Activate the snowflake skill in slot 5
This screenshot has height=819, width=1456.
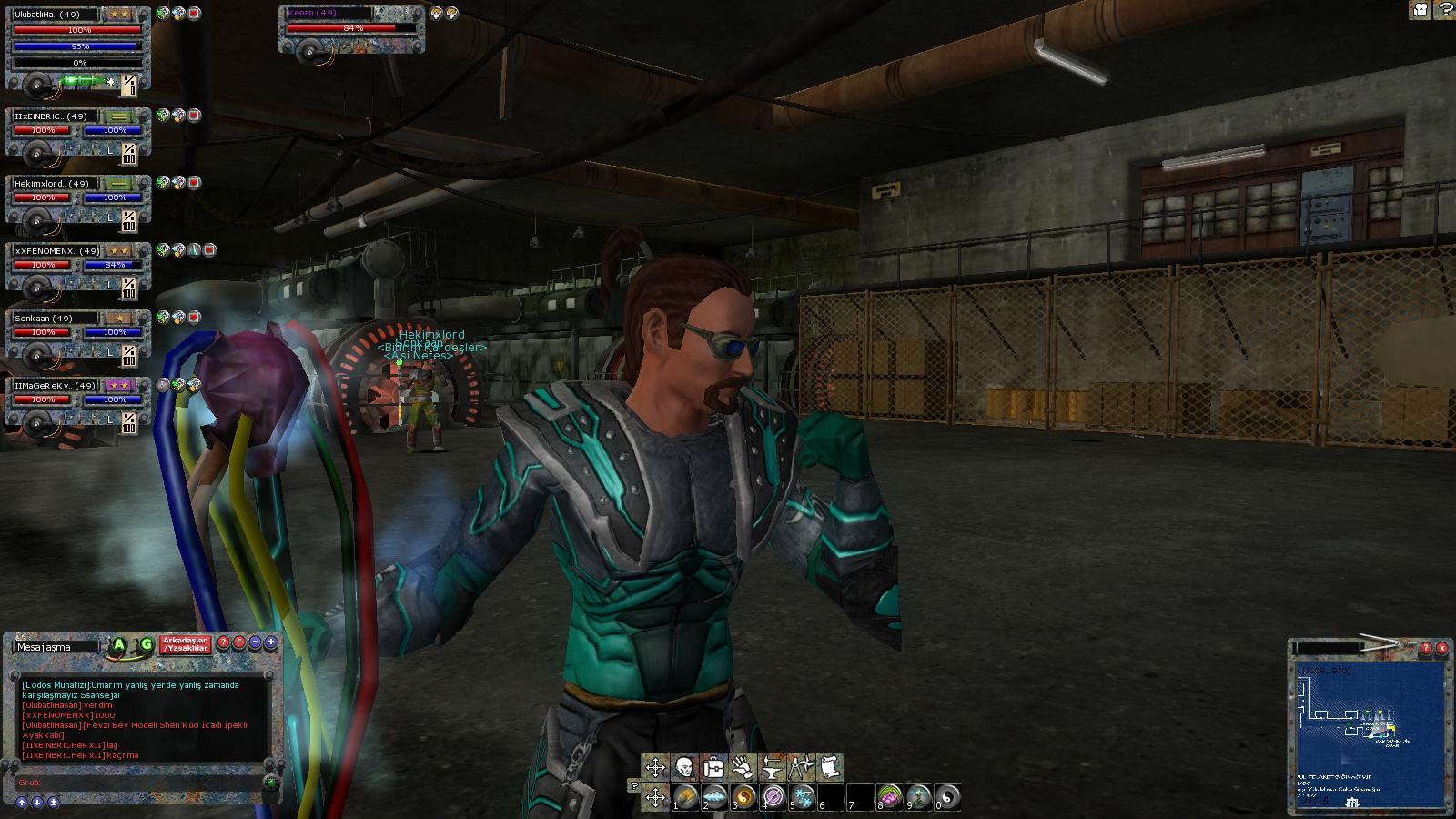click(802, 798)
